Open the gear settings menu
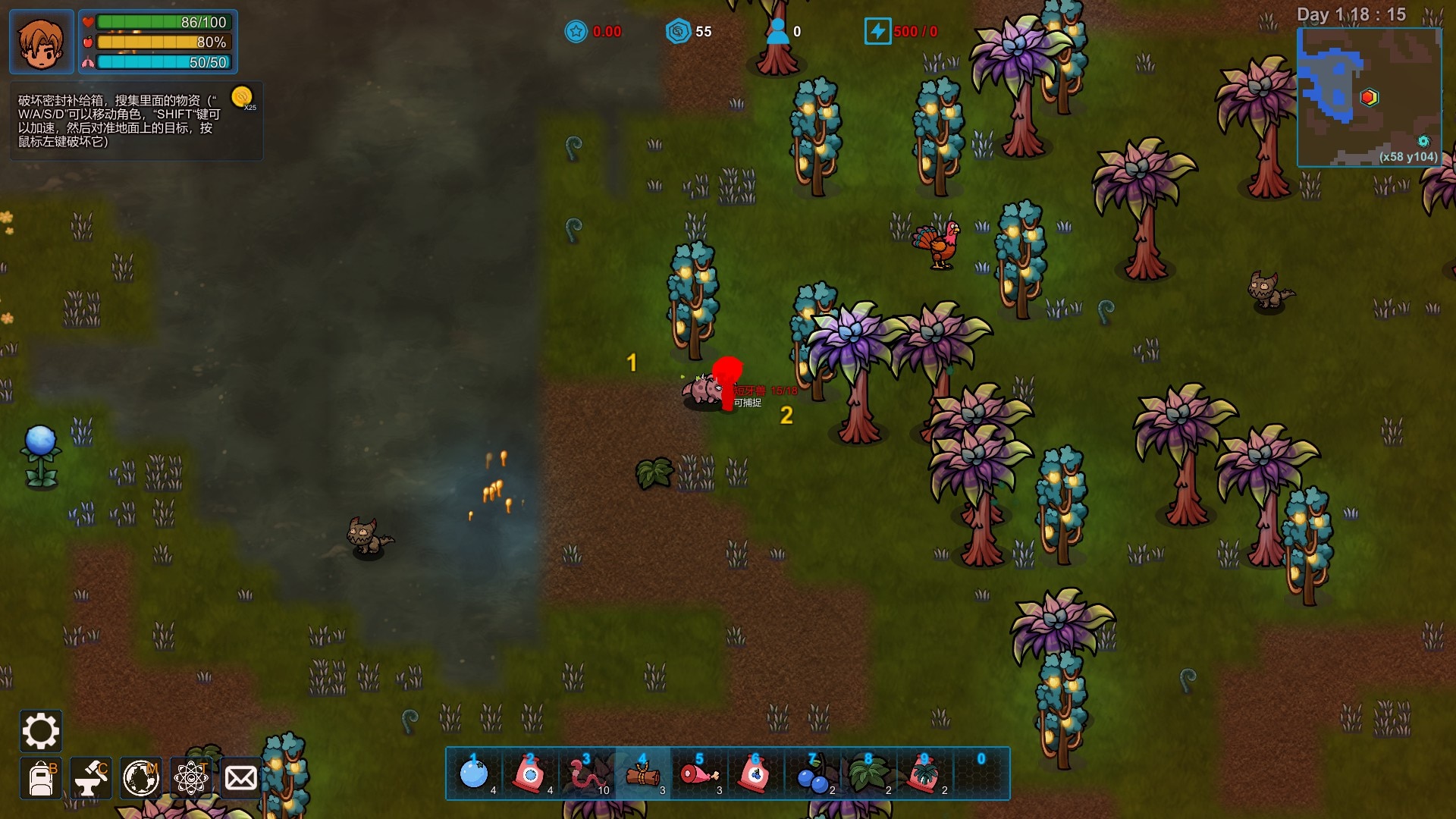 [x=40, y=731]
